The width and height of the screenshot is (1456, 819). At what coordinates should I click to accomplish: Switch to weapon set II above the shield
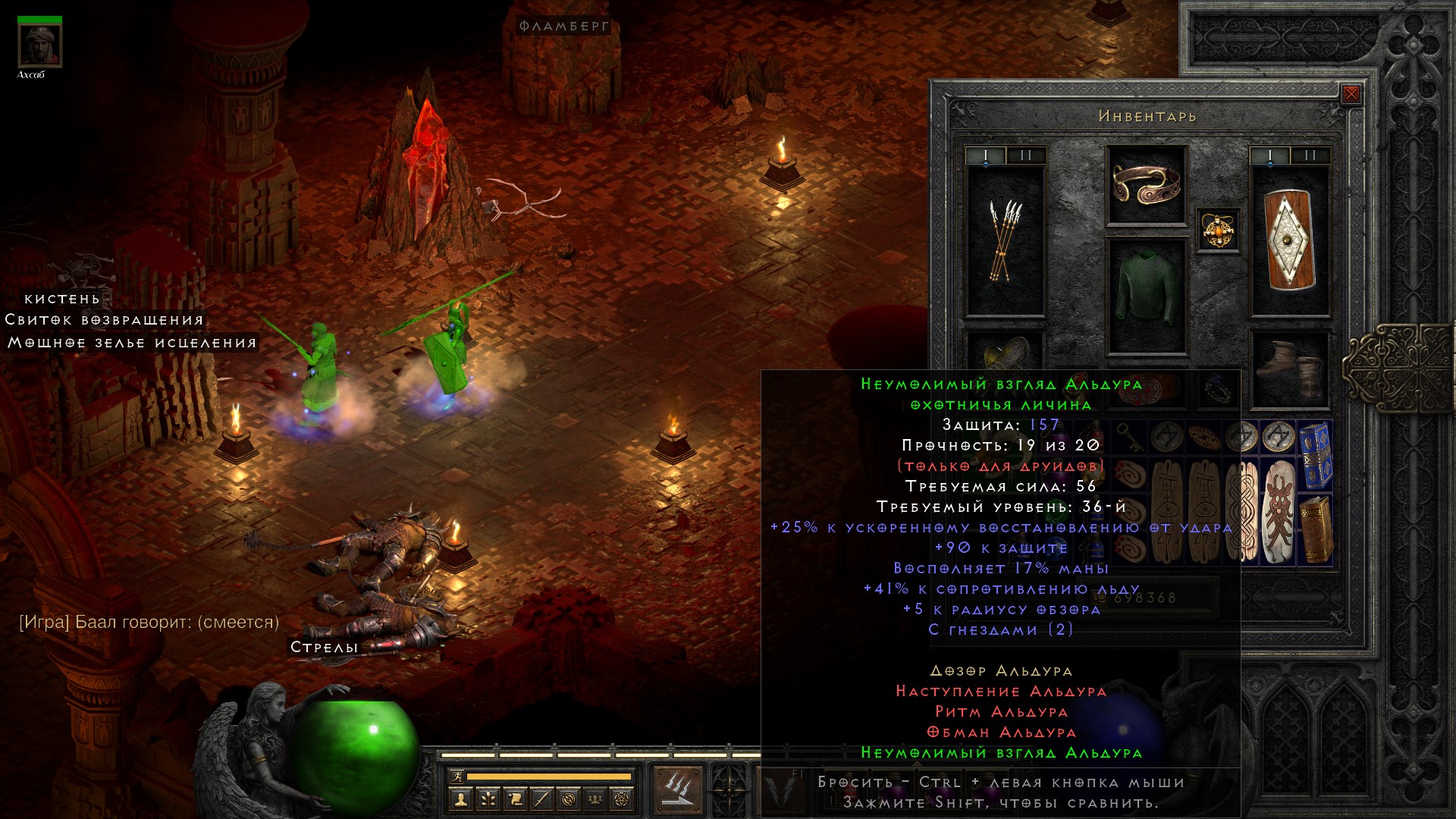(x=1310, y=155)
